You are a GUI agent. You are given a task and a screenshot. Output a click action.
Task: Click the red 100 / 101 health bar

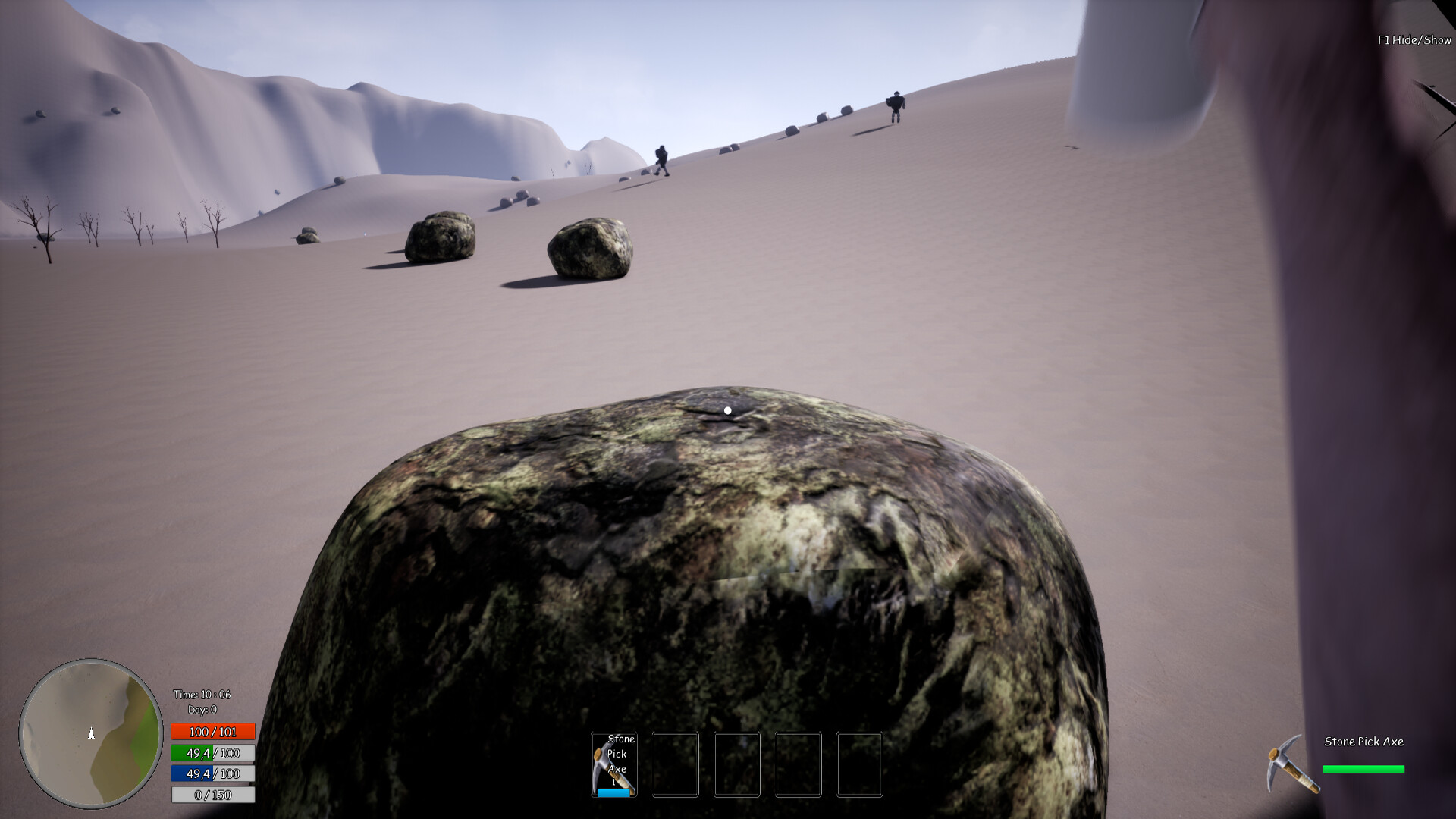(x=212, y=732)
